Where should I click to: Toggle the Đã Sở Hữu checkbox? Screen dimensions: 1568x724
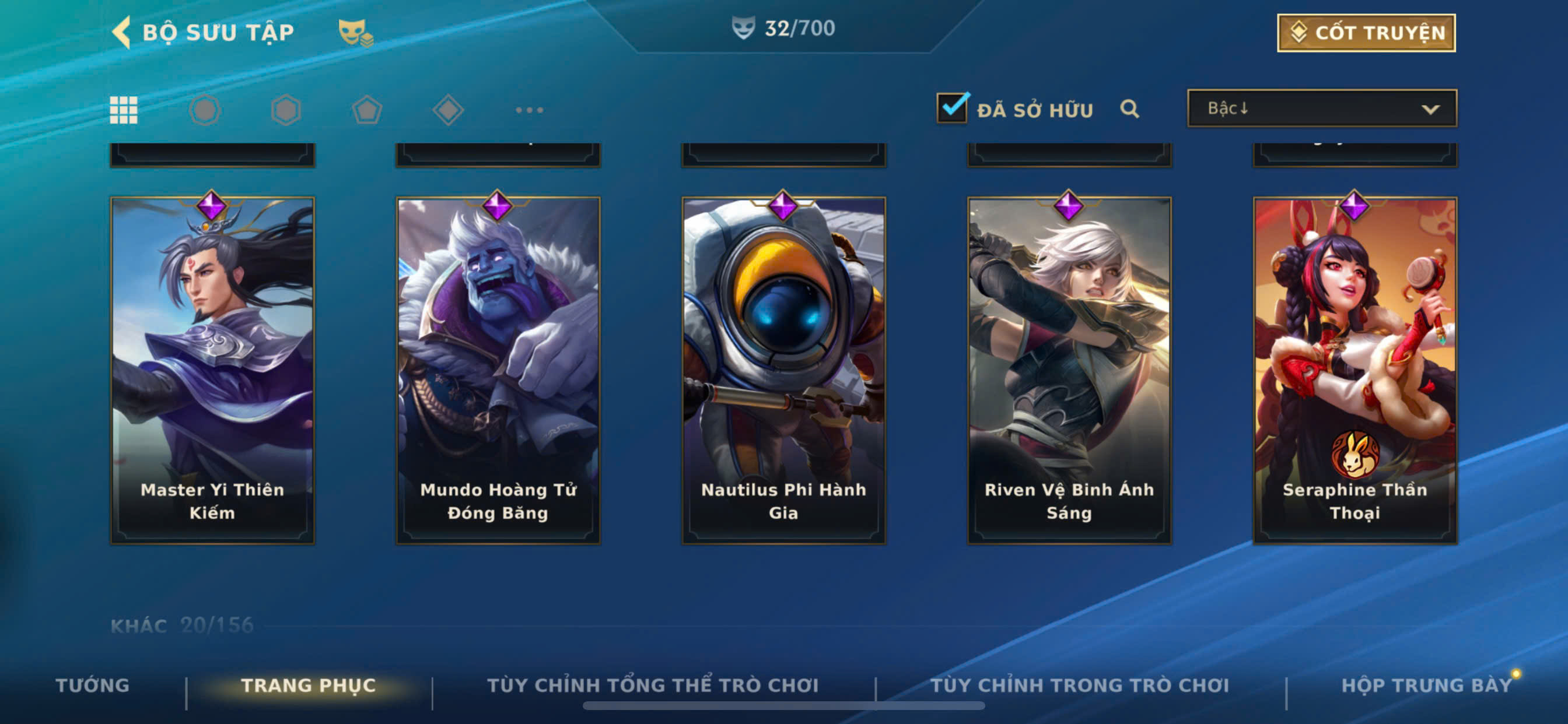click(x=952, y=108)
